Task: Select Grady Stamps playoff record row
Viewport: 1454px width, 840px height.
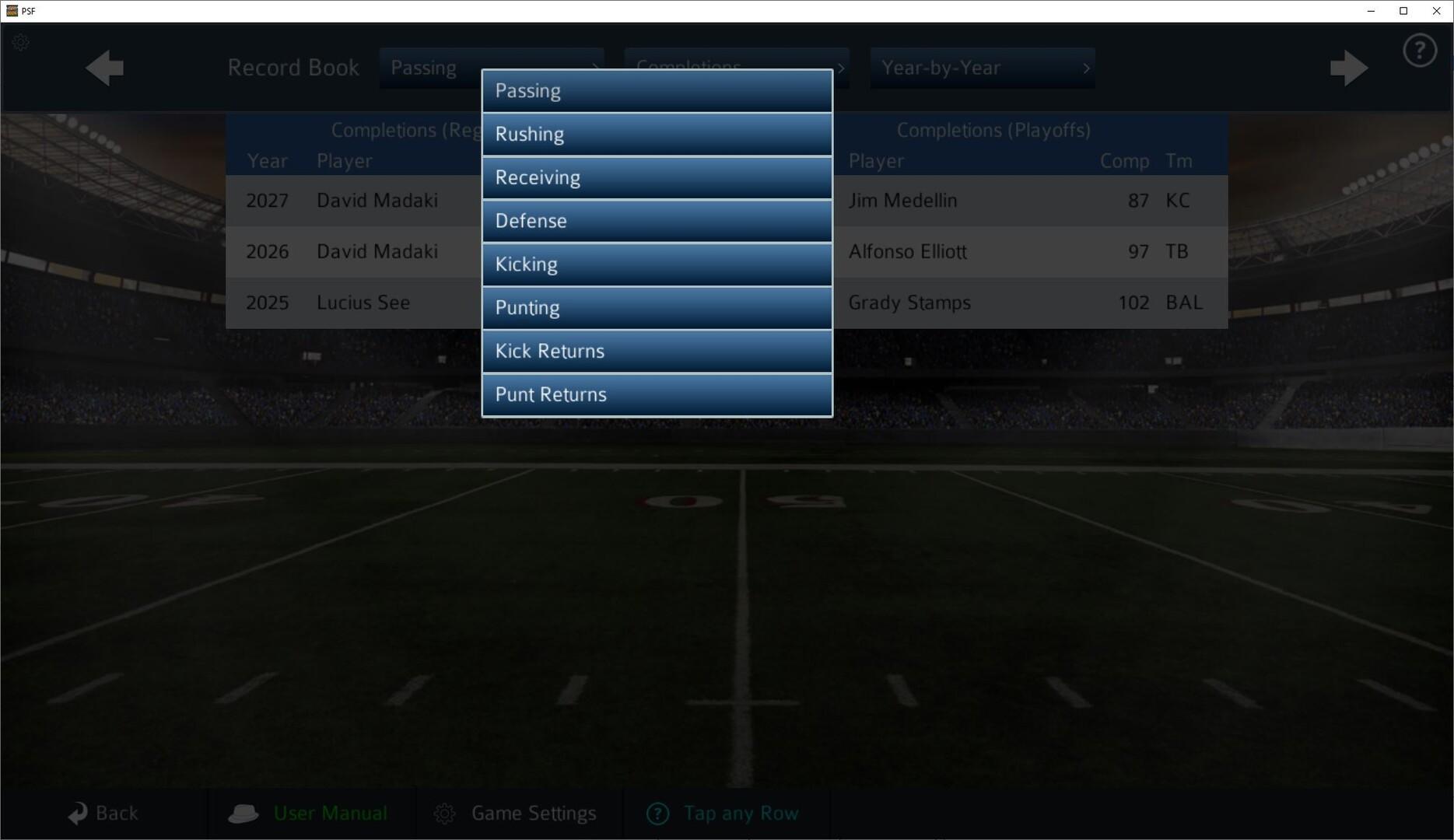Action: pyautogui.click(x=1011, y=303)
